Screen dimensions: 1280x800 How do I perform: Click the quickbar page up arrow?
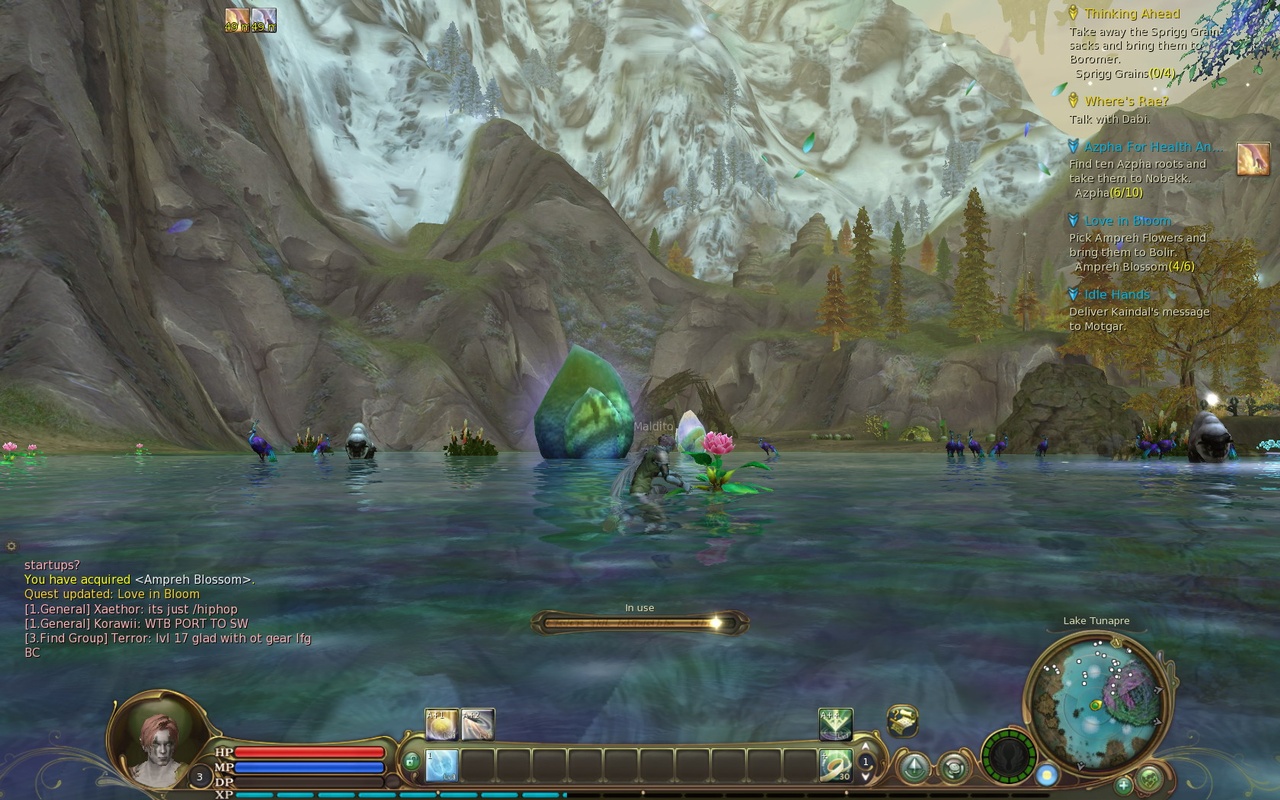pyautogui.click(x=866, y=744)
